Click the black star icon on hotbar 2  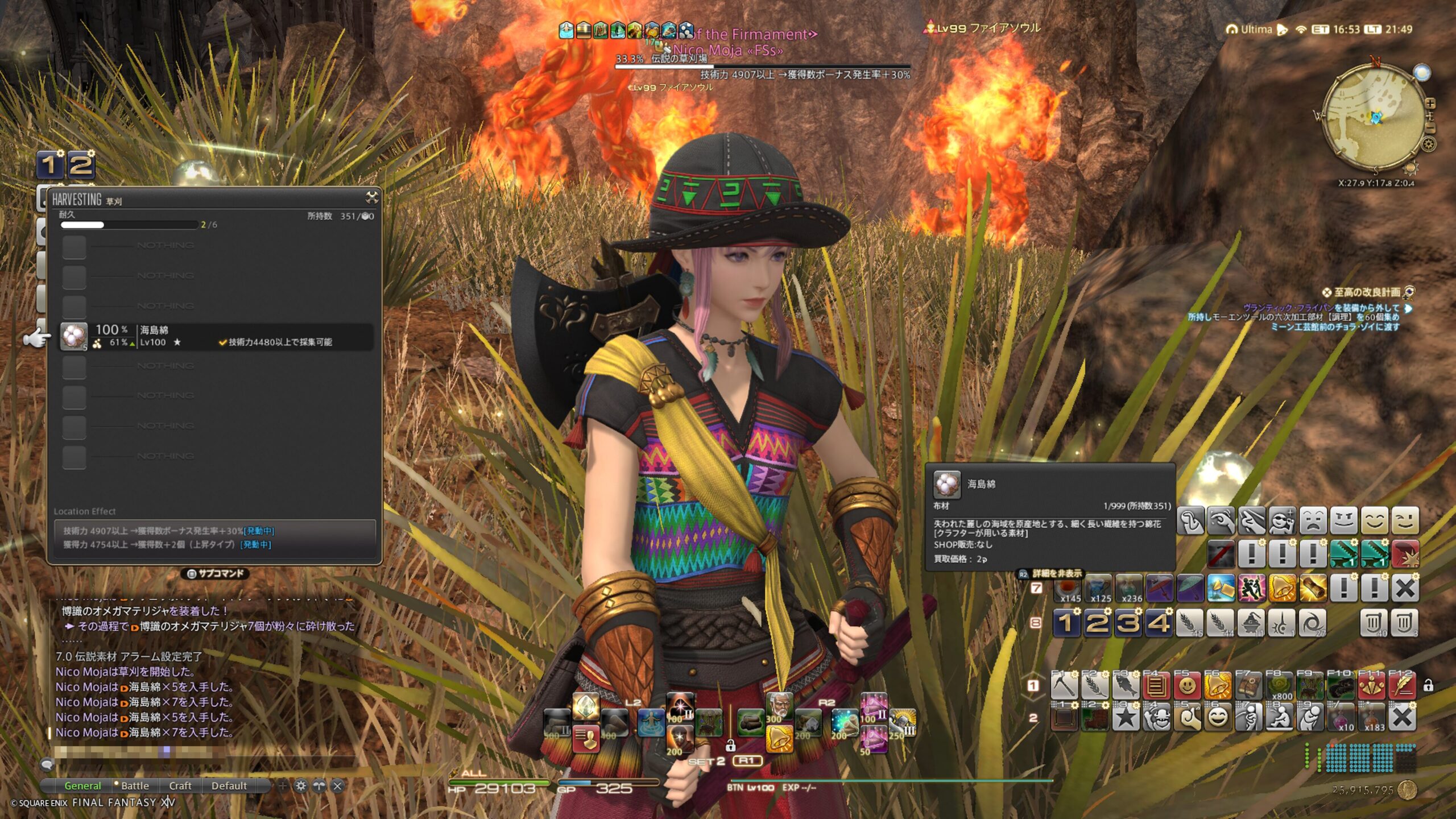click(1126, 718)
